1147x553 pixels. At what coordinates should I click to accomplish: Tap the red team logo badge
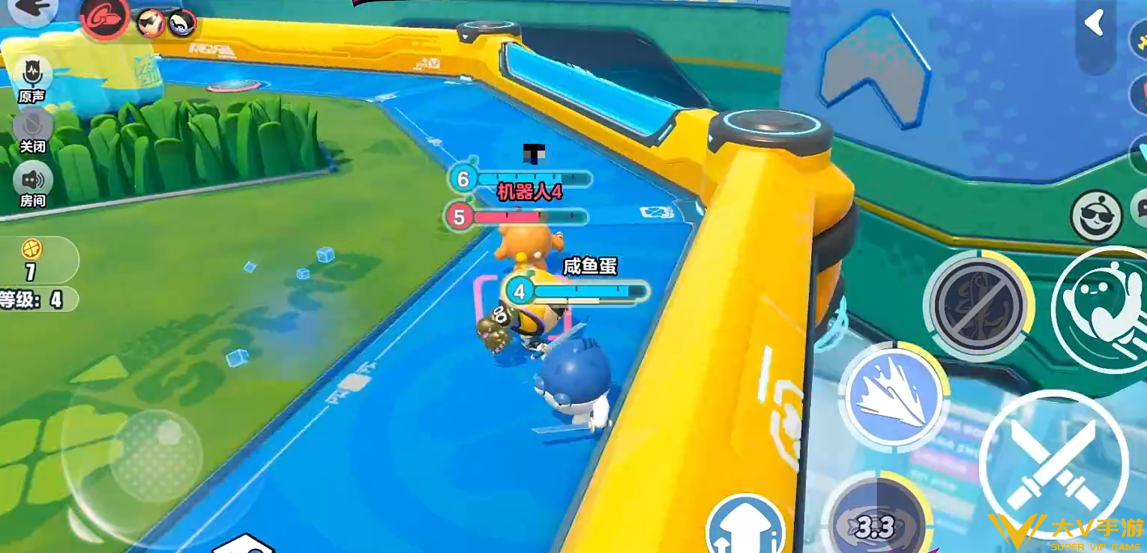click(x=104, y=18)
